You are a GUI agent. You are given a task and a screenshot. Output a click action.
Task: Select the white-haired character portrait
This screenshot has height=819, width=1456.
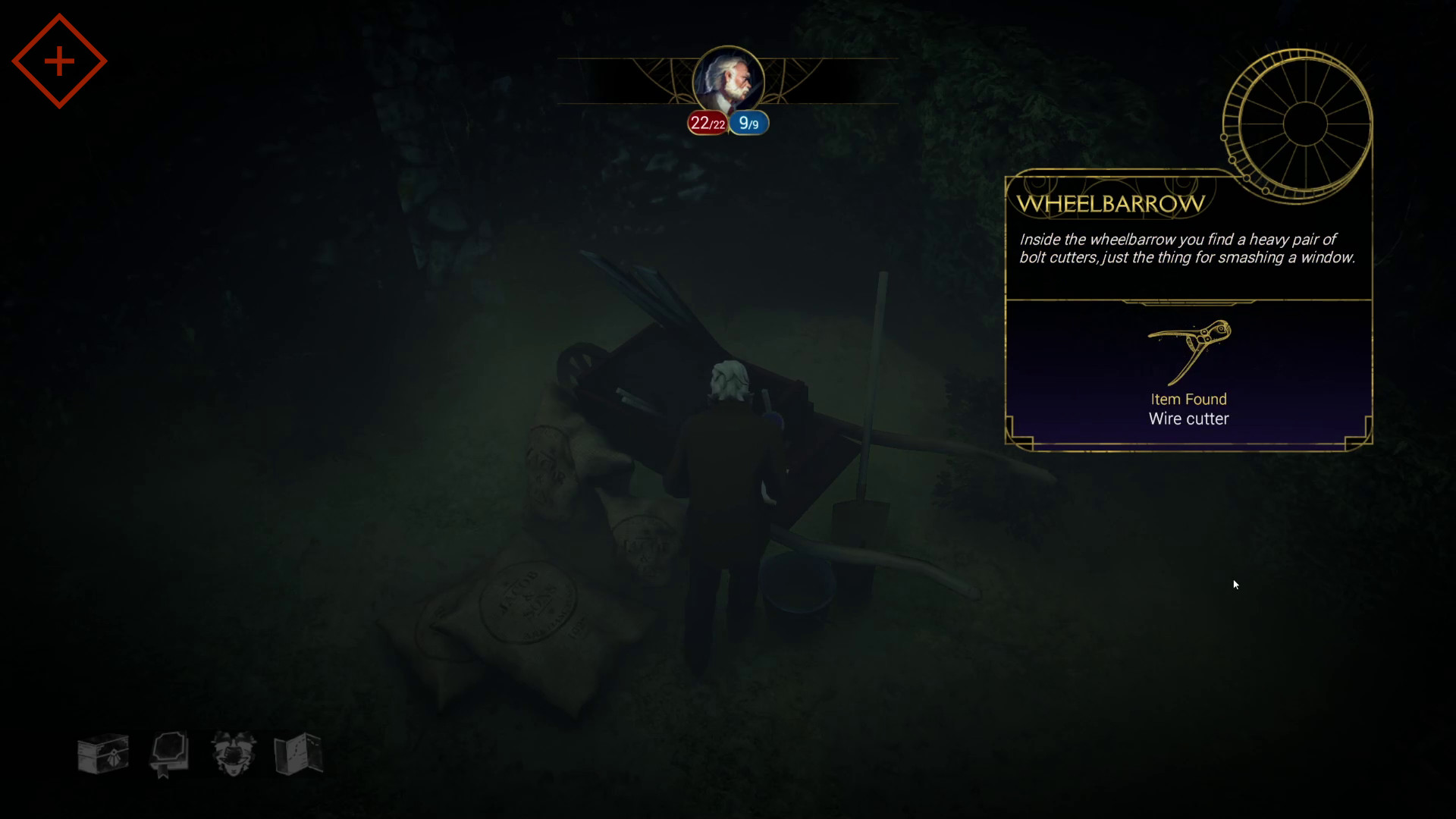[728, 81]
